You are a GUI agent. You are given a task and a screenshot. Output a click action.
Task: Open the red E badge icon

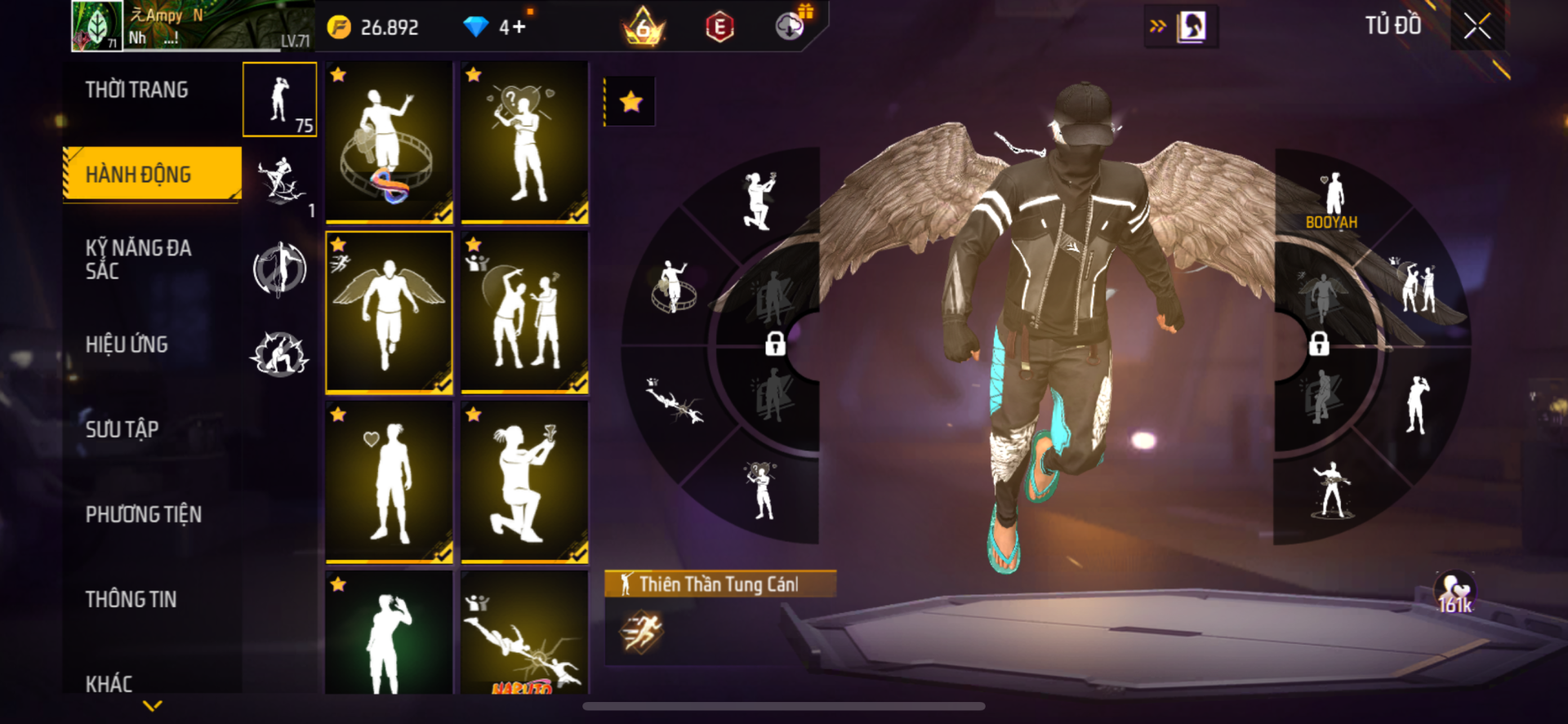tap(719, 27)
